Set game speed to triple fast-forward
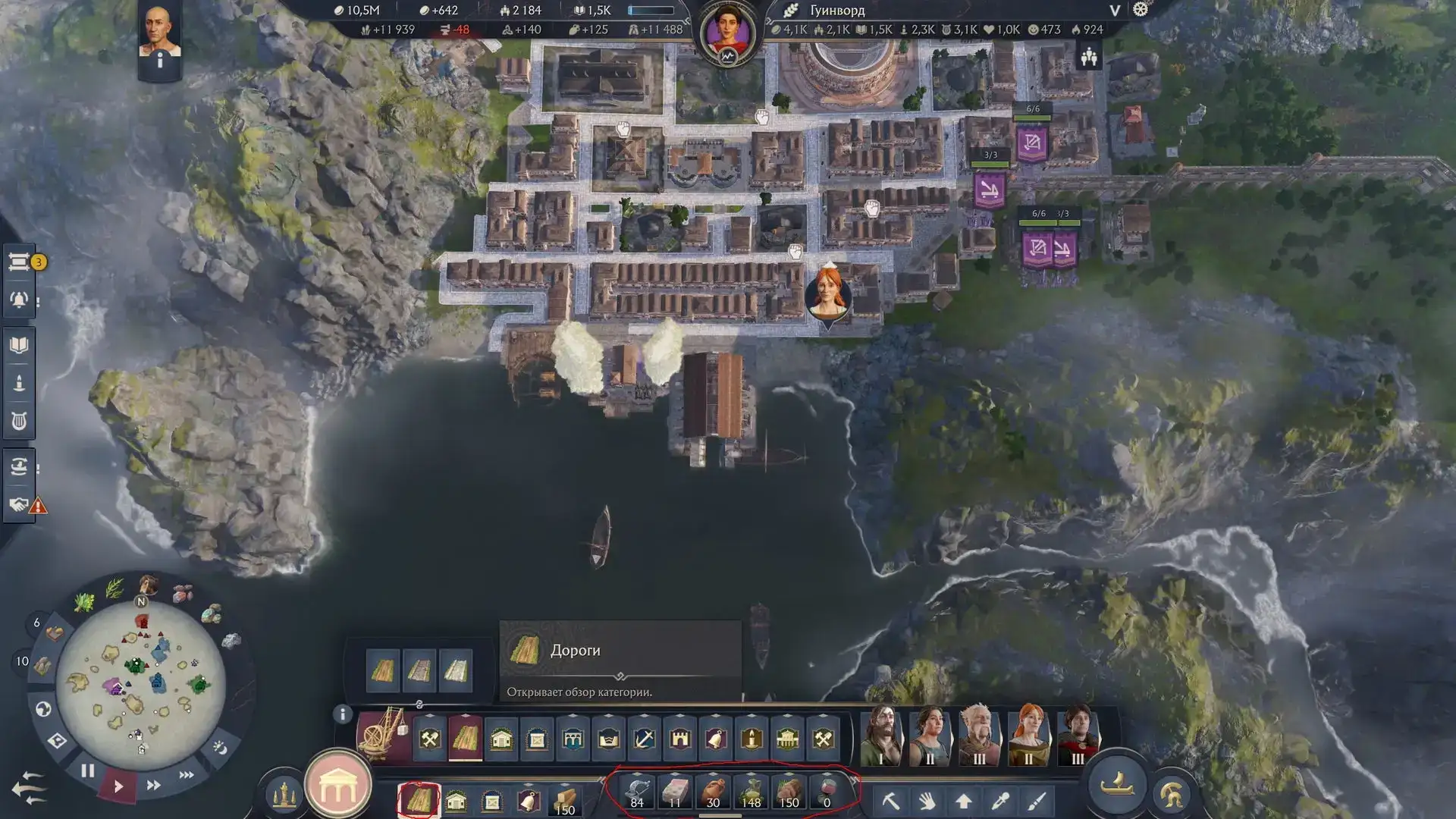Screen dimensions: 1456x819 tap(187, 775)
